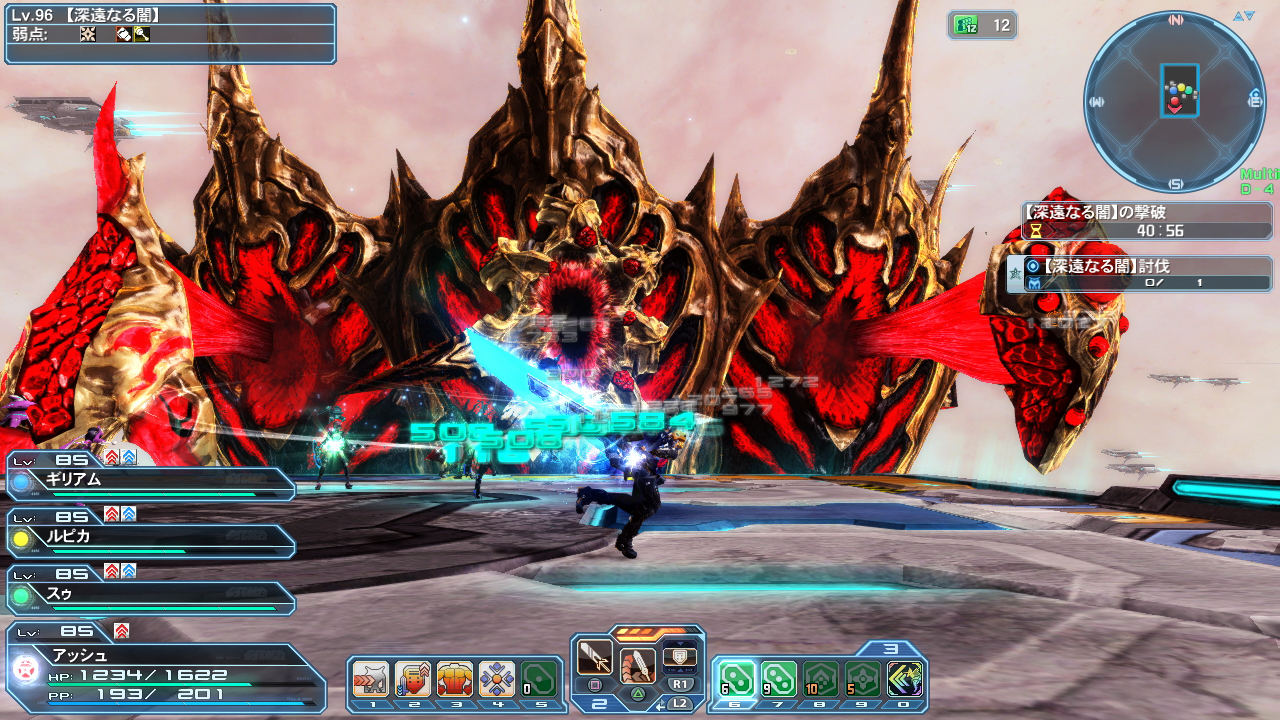
Task: Trigger the blue snowflake burst skill, slot 4
Action: (x=497, y=679)
